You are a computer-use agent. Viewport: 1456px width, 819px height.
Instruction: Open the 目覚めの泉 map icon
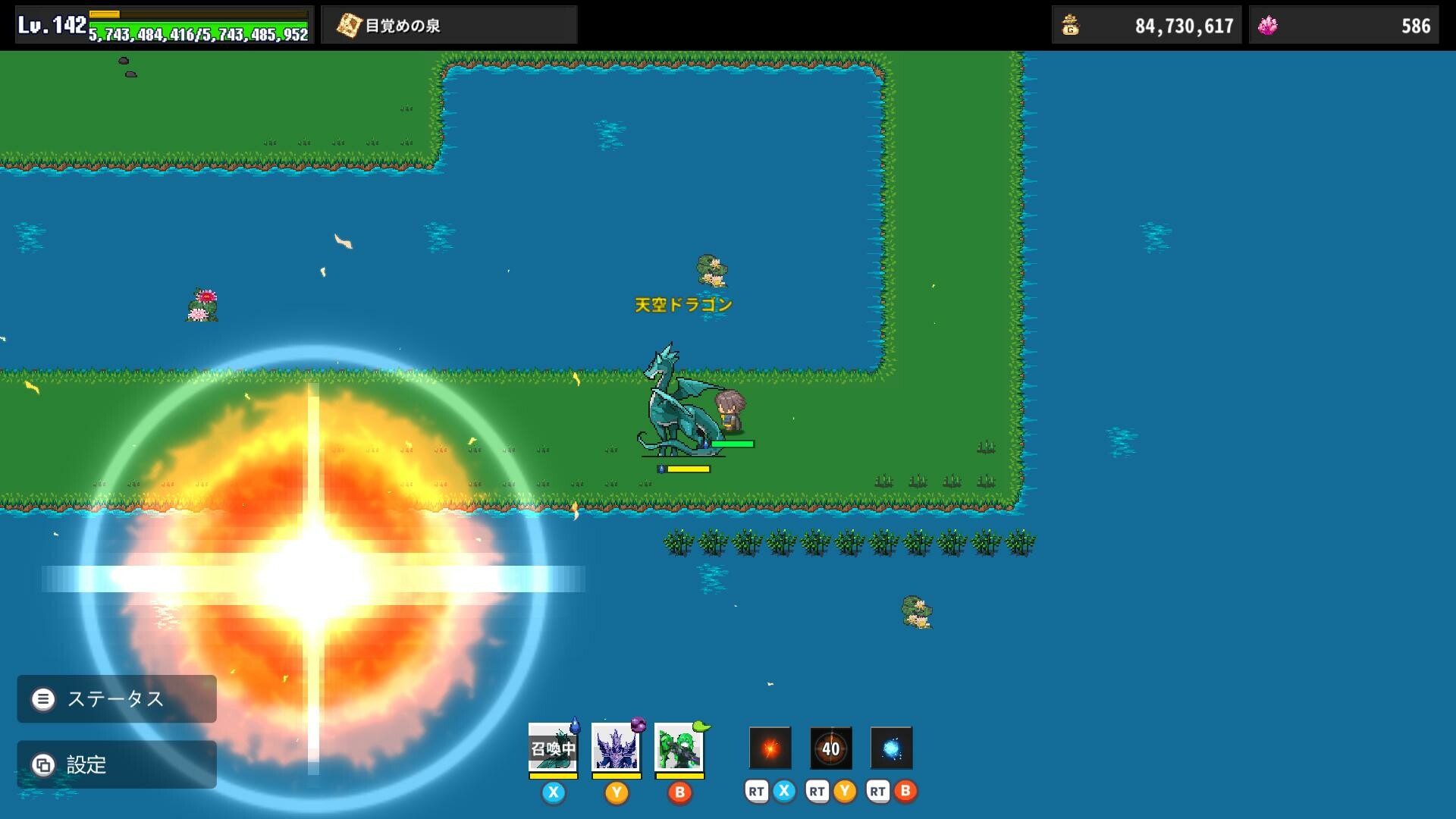point(348,24)
